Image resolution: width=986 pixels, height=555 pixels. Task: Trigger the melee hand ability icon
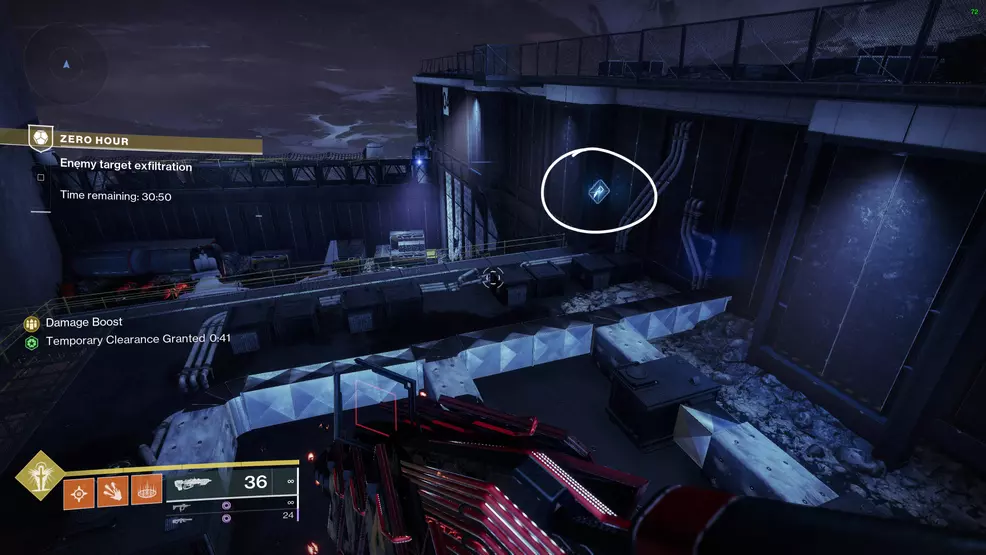point(113,491)
